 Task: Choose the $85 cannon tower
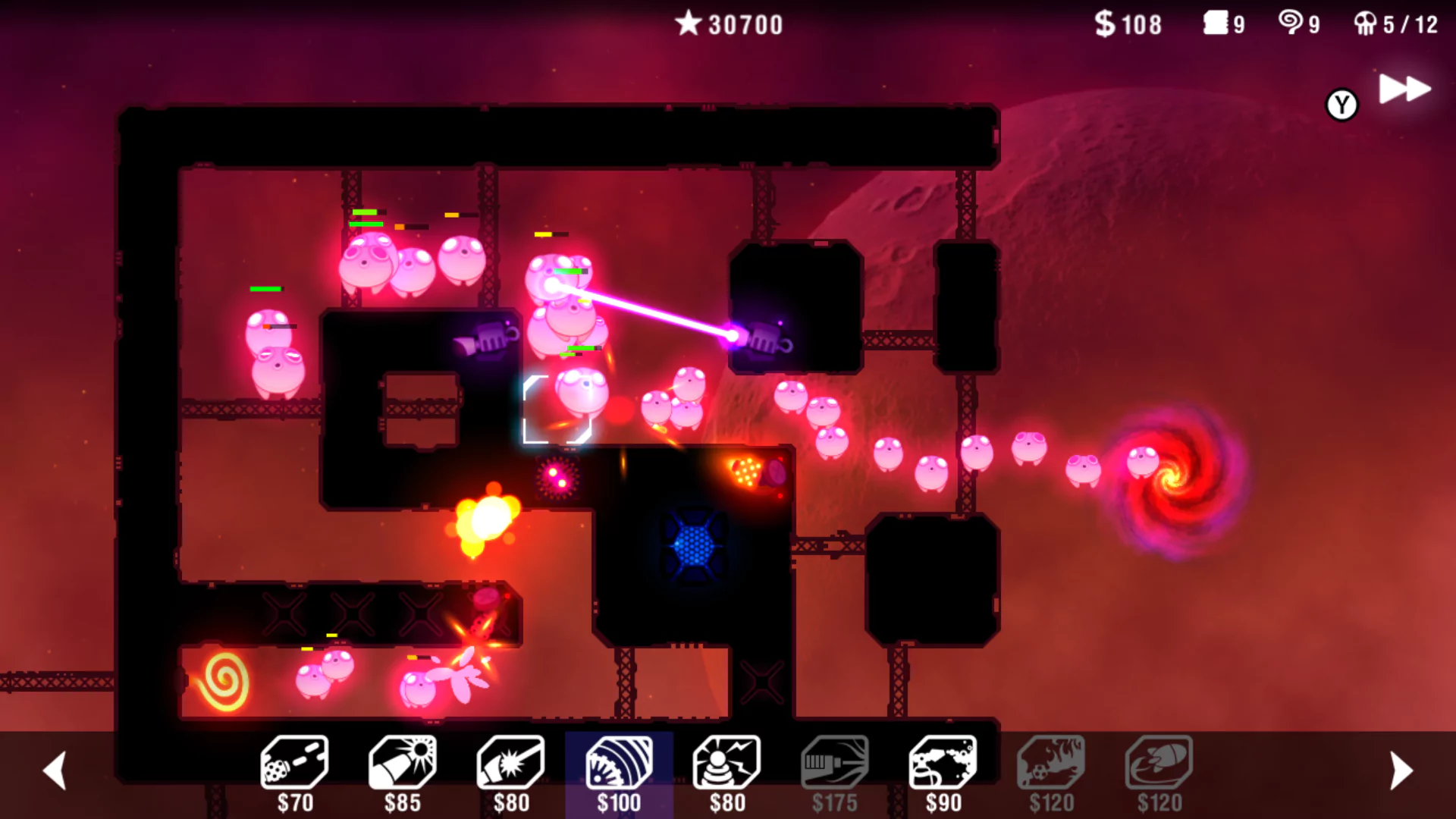(403, 764)
